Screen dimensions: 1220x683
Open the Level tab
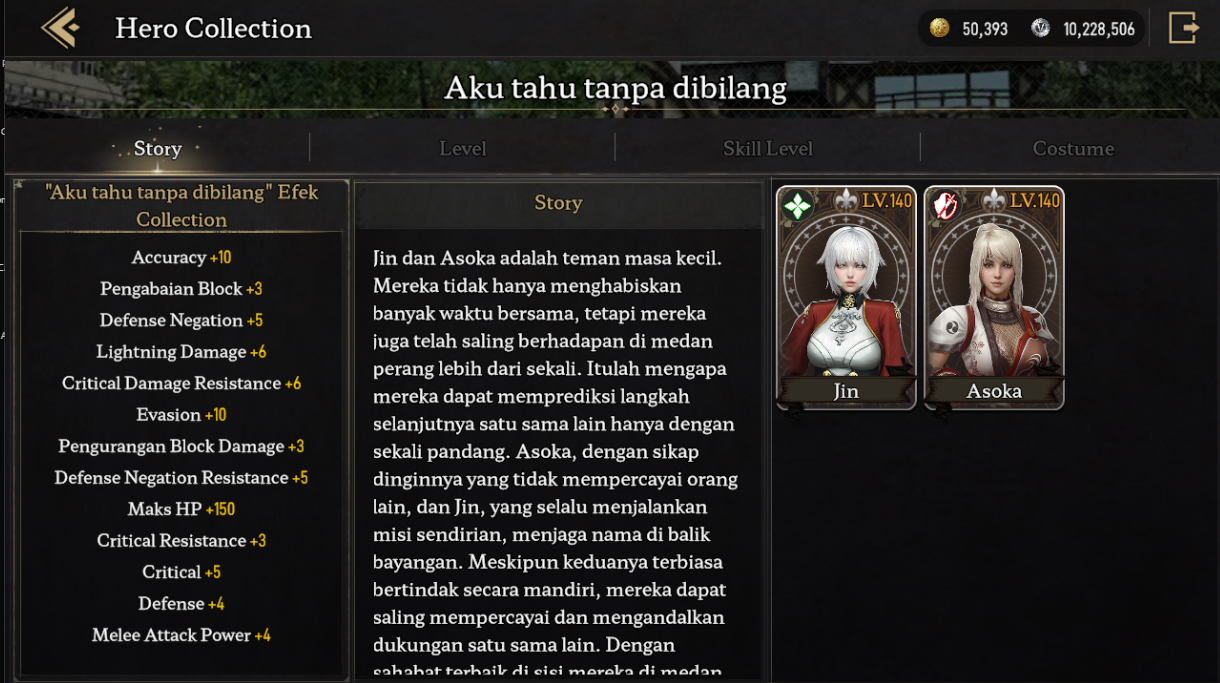462,149
